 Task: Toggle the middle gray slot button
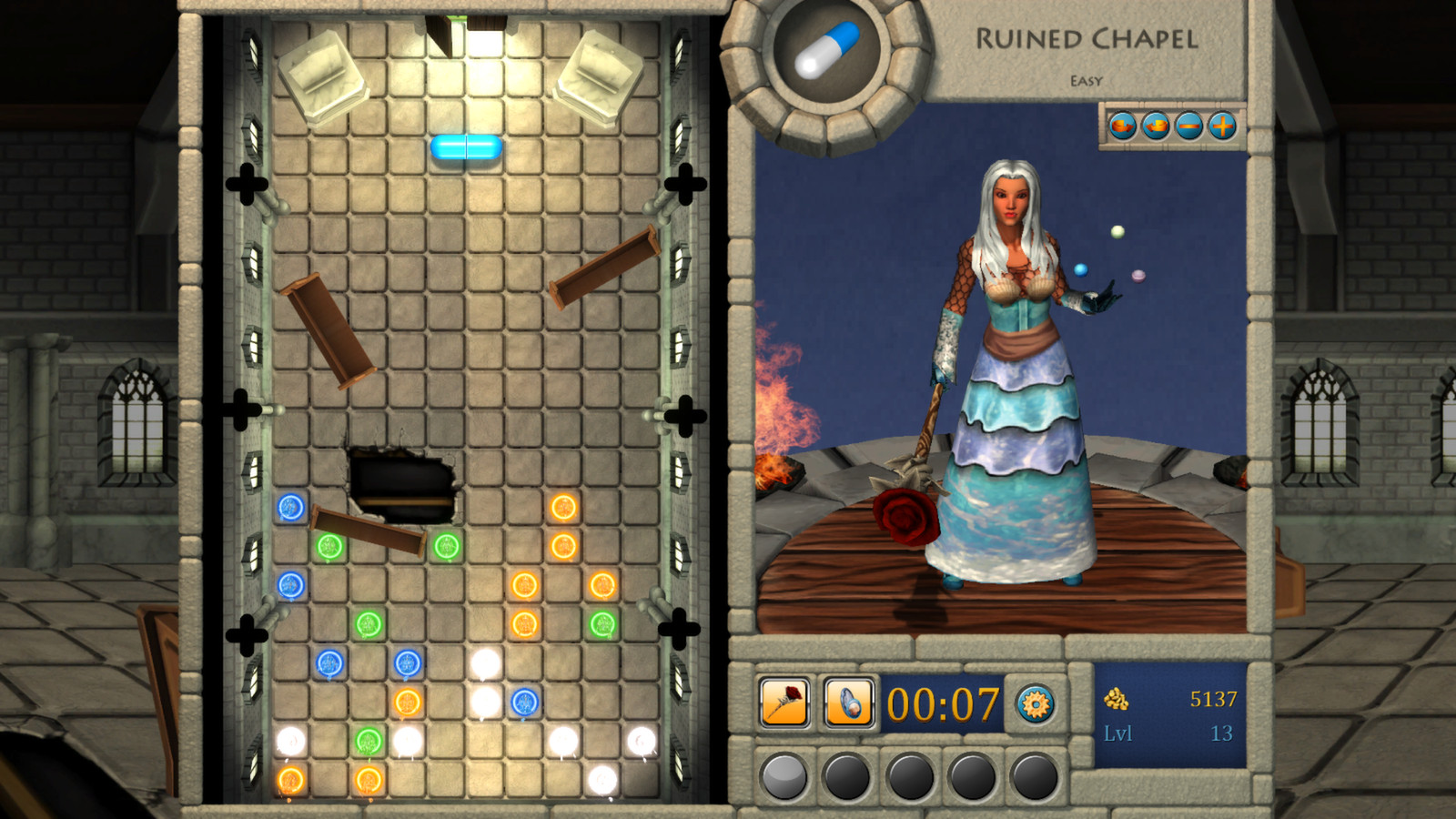(910, 778)
